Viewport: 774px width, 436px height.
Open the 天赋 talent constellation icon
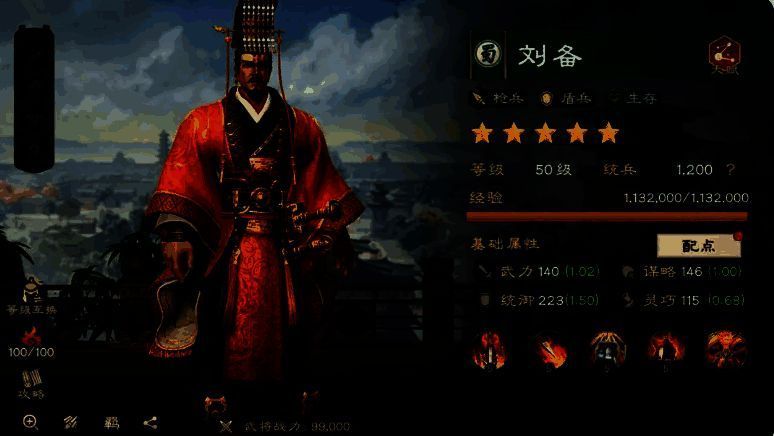[723, 55]
